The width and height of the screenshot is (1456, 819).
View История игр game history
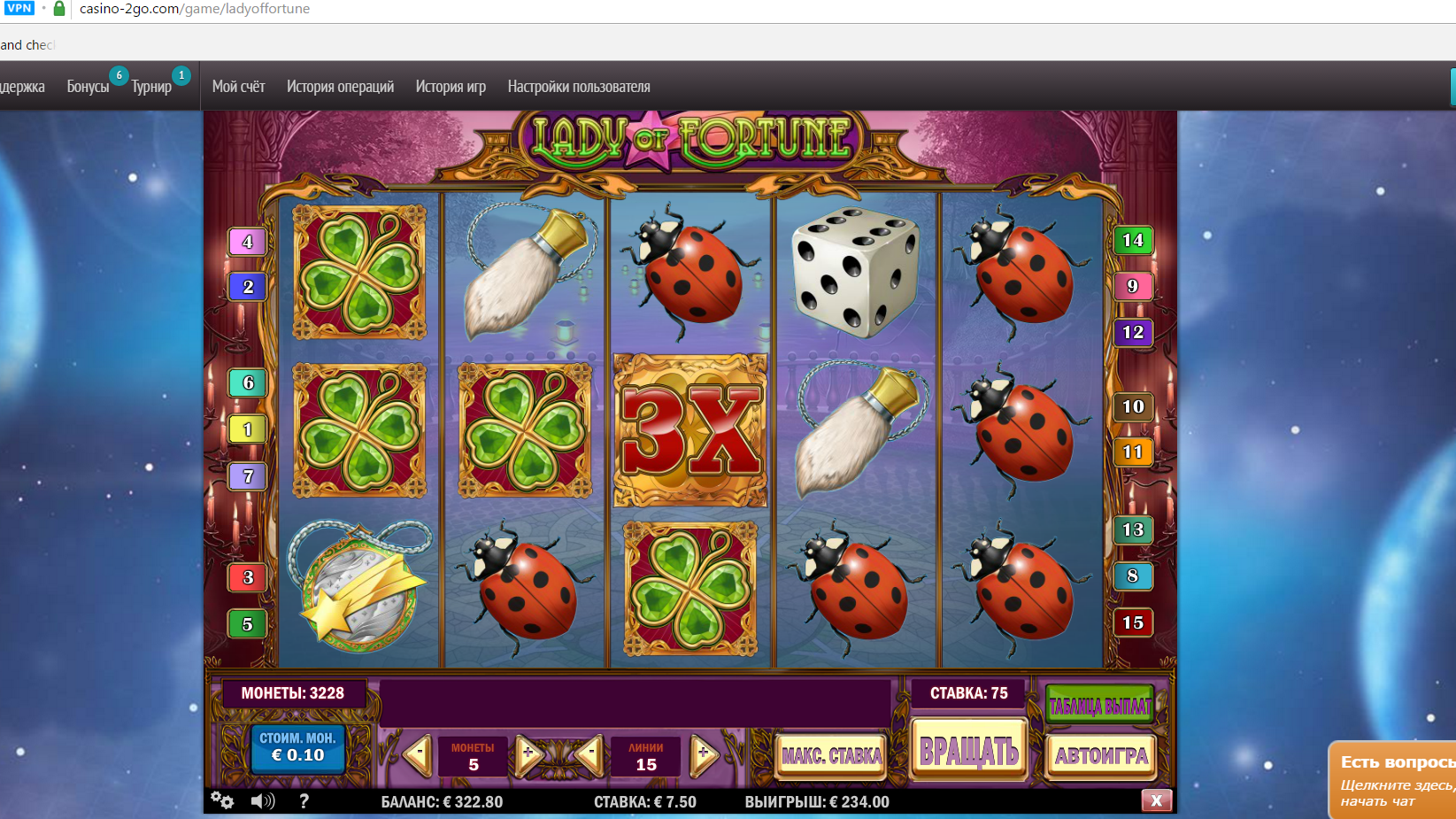coord(451,87)
